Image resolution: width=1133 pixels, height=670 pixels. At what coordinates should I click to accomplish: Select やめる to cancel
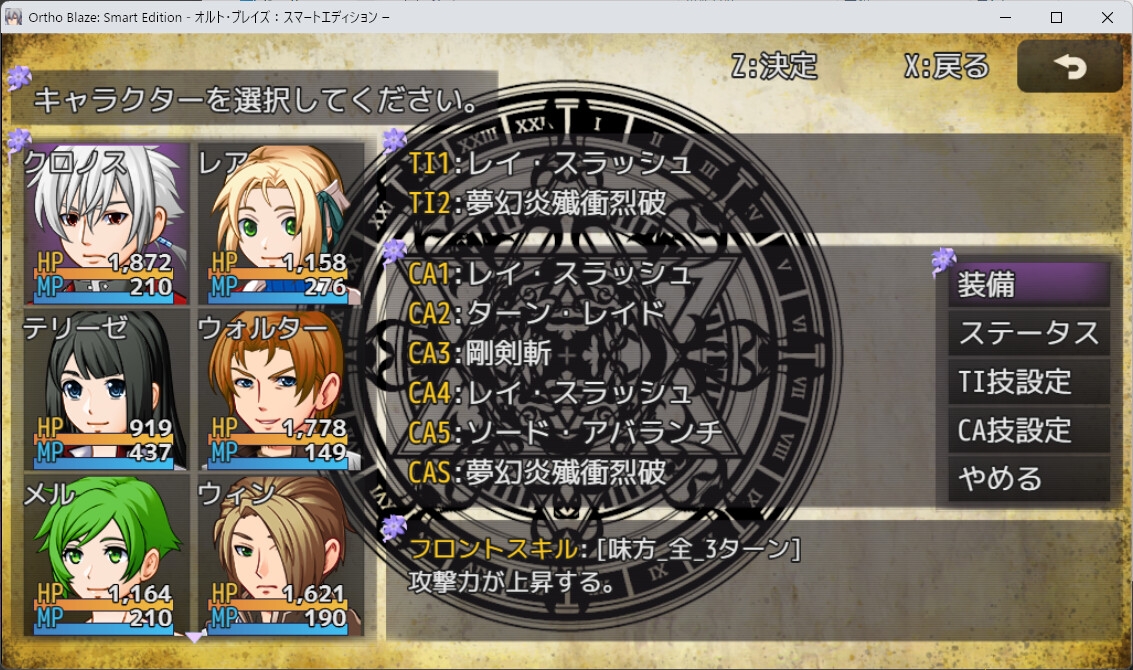1028,479
